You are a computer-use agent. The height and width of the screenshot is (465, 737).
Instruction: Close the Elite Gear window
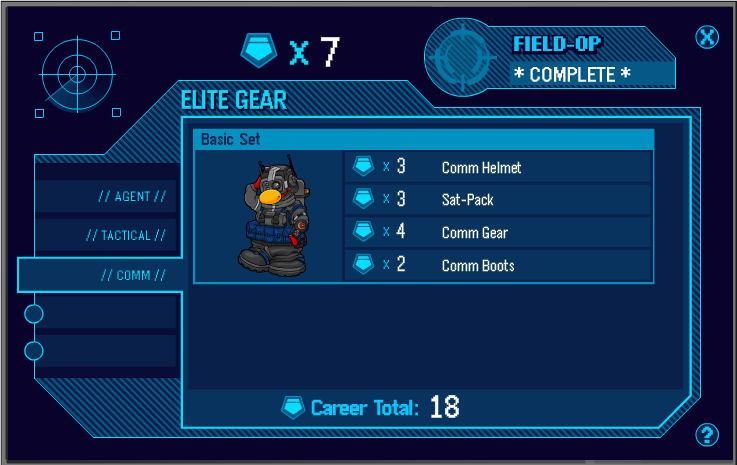tap(707, 38)
